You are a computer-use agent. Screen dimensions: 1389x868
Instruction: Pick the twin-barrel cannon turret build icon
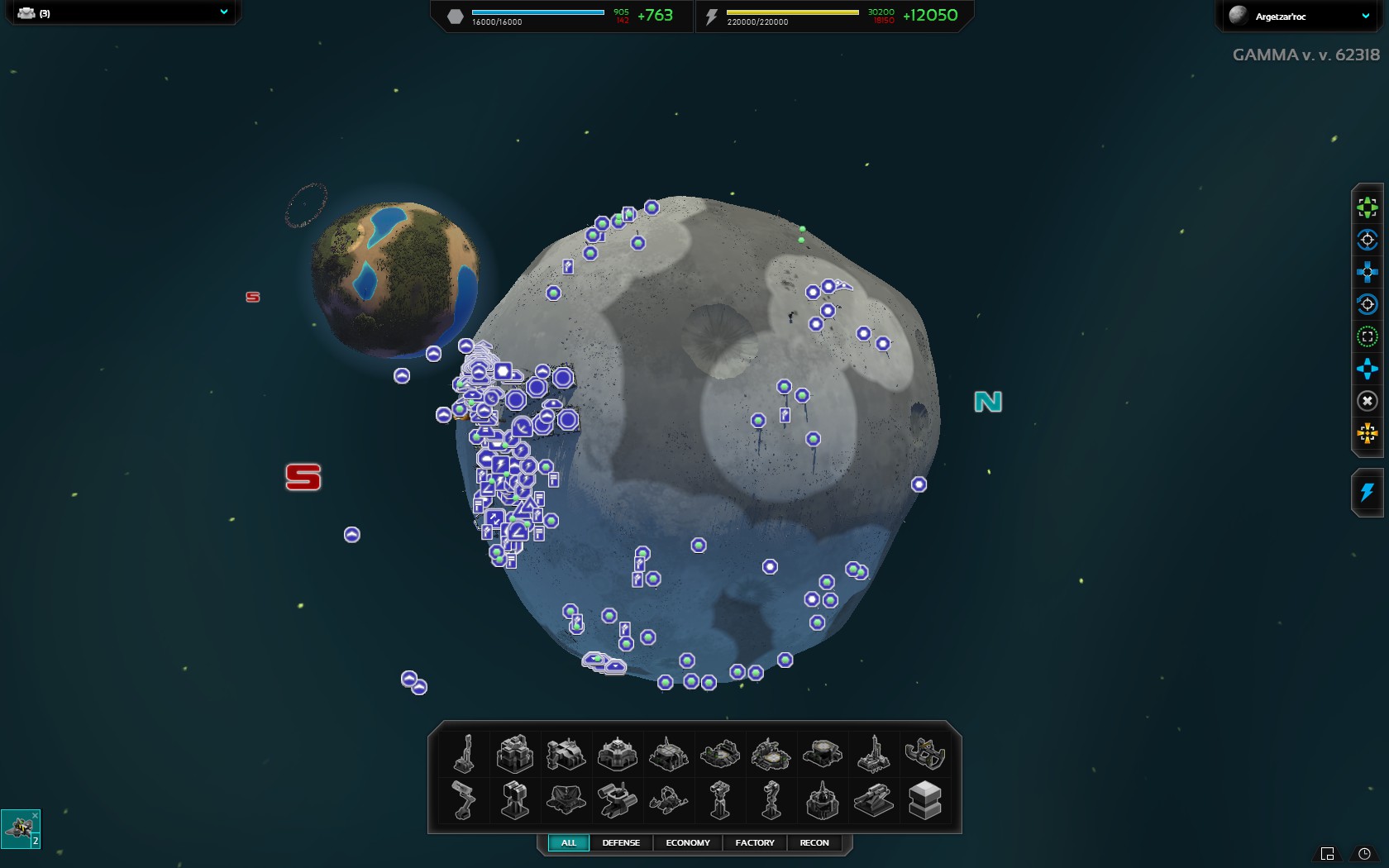pos(873,800)
